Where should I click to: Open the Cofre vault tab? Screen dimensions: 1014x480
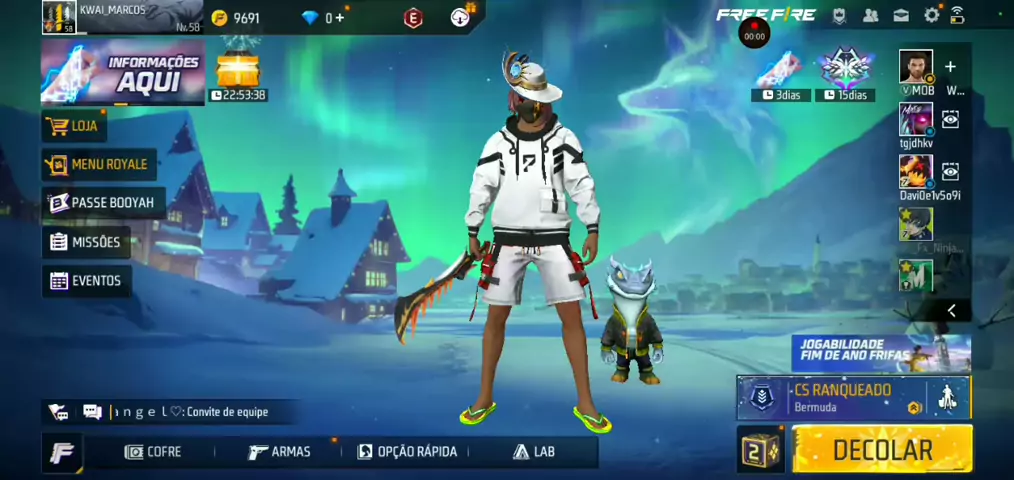point(153,452)
